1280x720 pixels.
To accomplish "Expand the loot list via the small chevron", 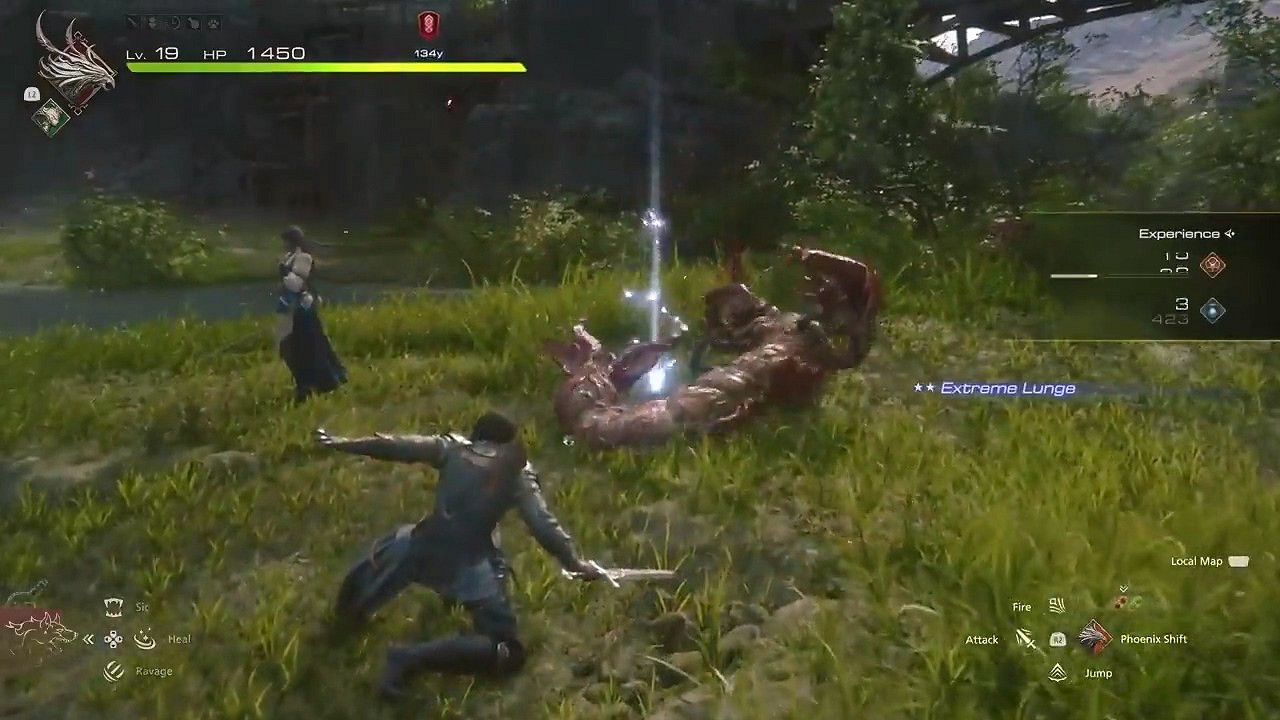I will 1123,588.
